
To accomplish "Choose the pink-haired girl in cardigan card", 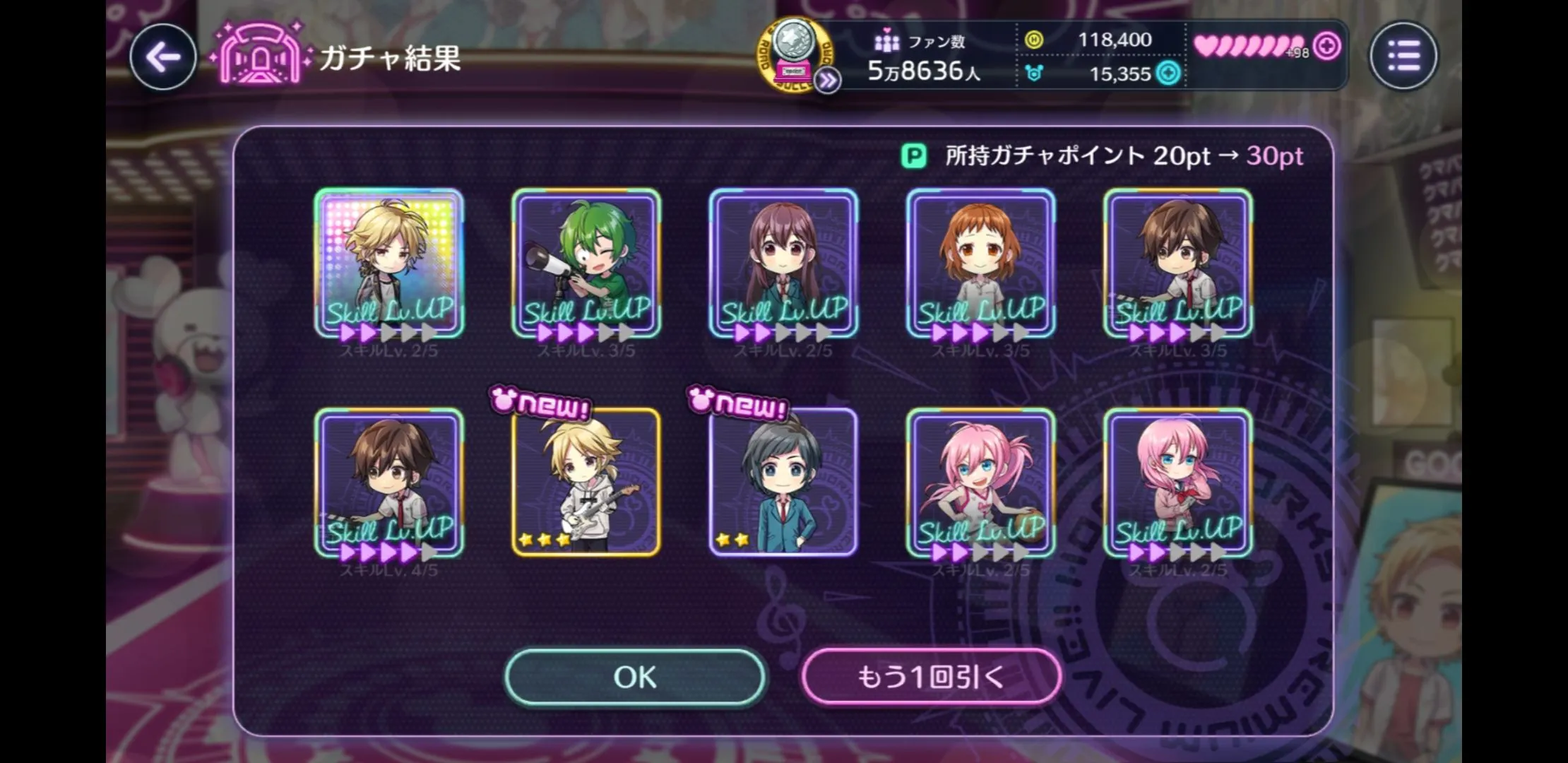I will coord(1177,483).
